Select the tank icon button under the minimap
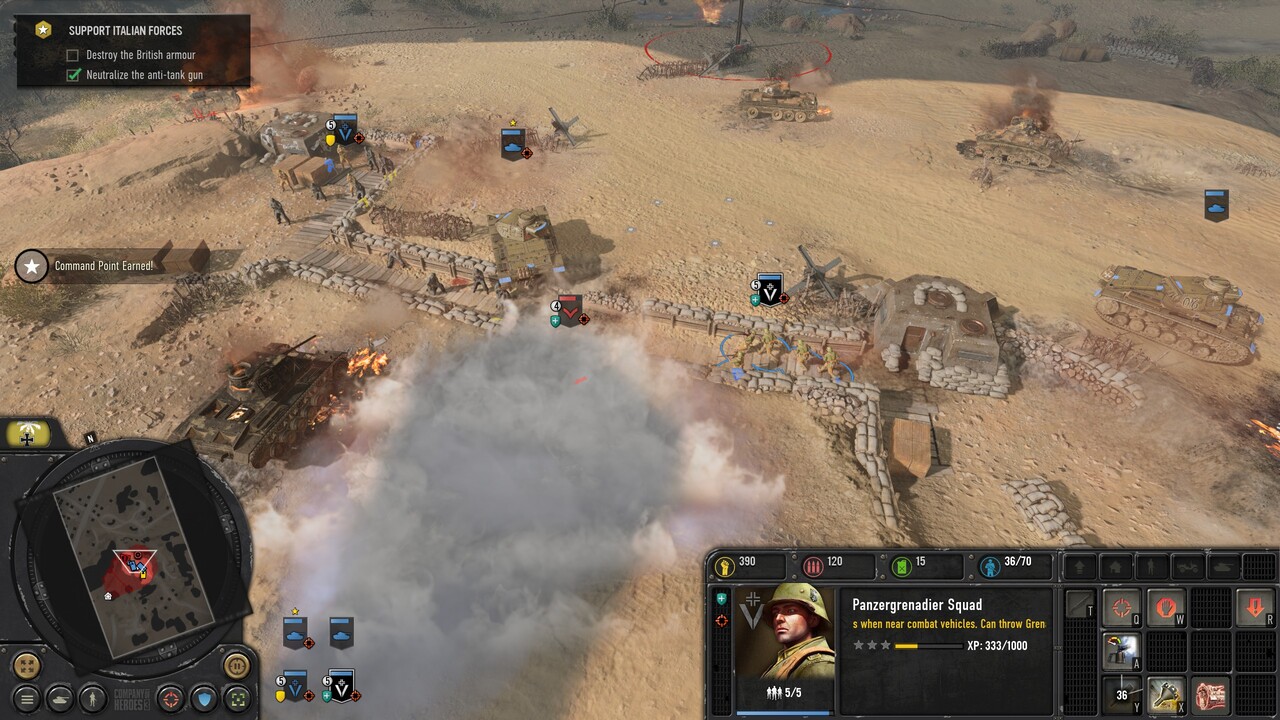This screenshot has width=1280, height=720. (60, 698)
